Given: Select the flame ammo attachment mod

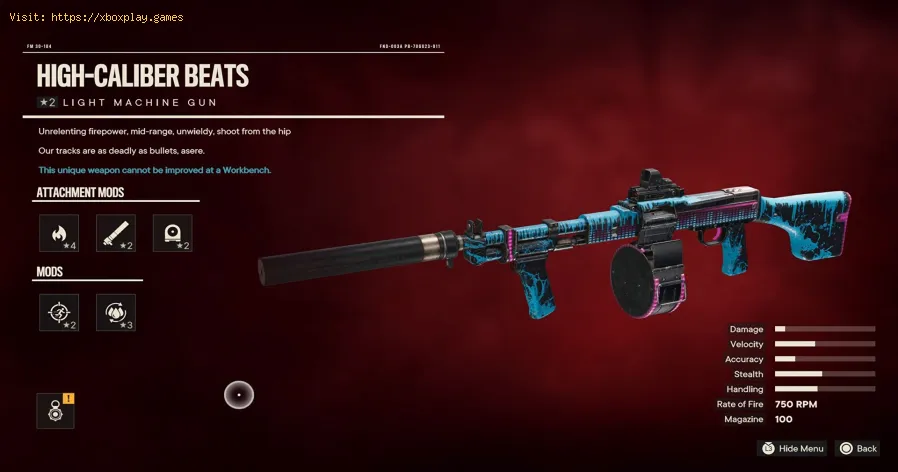Looking at the screenshot, I should pos(58,233).
